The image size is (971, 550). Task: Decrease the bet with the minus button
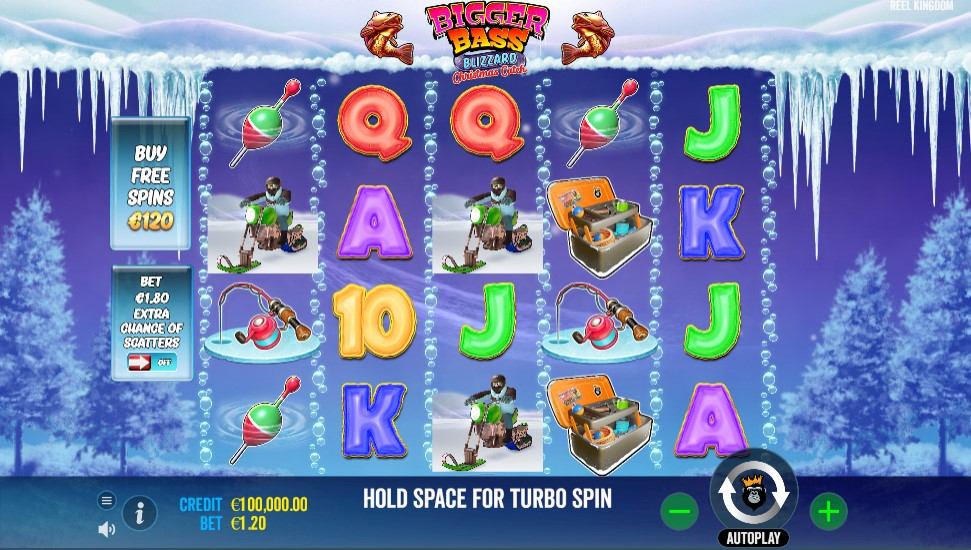[679, 512]
